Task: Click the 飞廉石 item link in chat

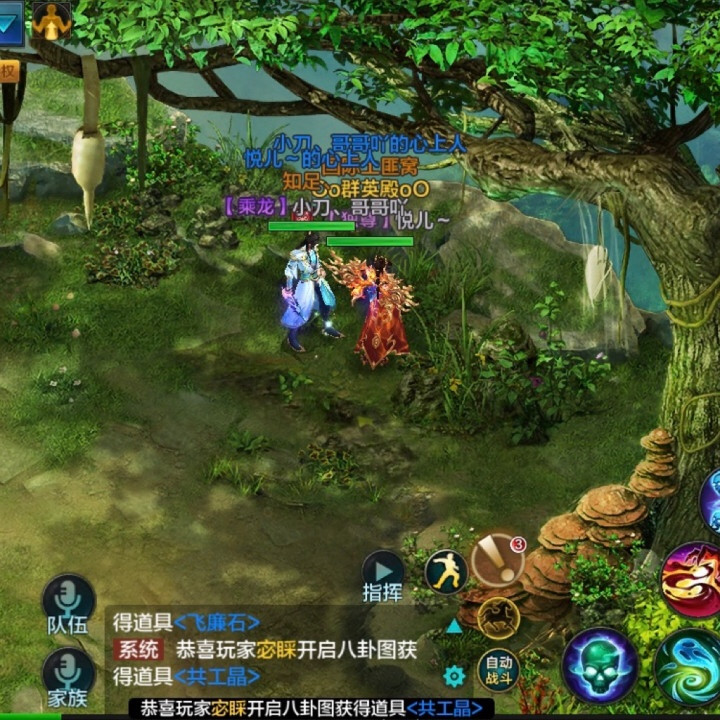Action: coord(216,621)
